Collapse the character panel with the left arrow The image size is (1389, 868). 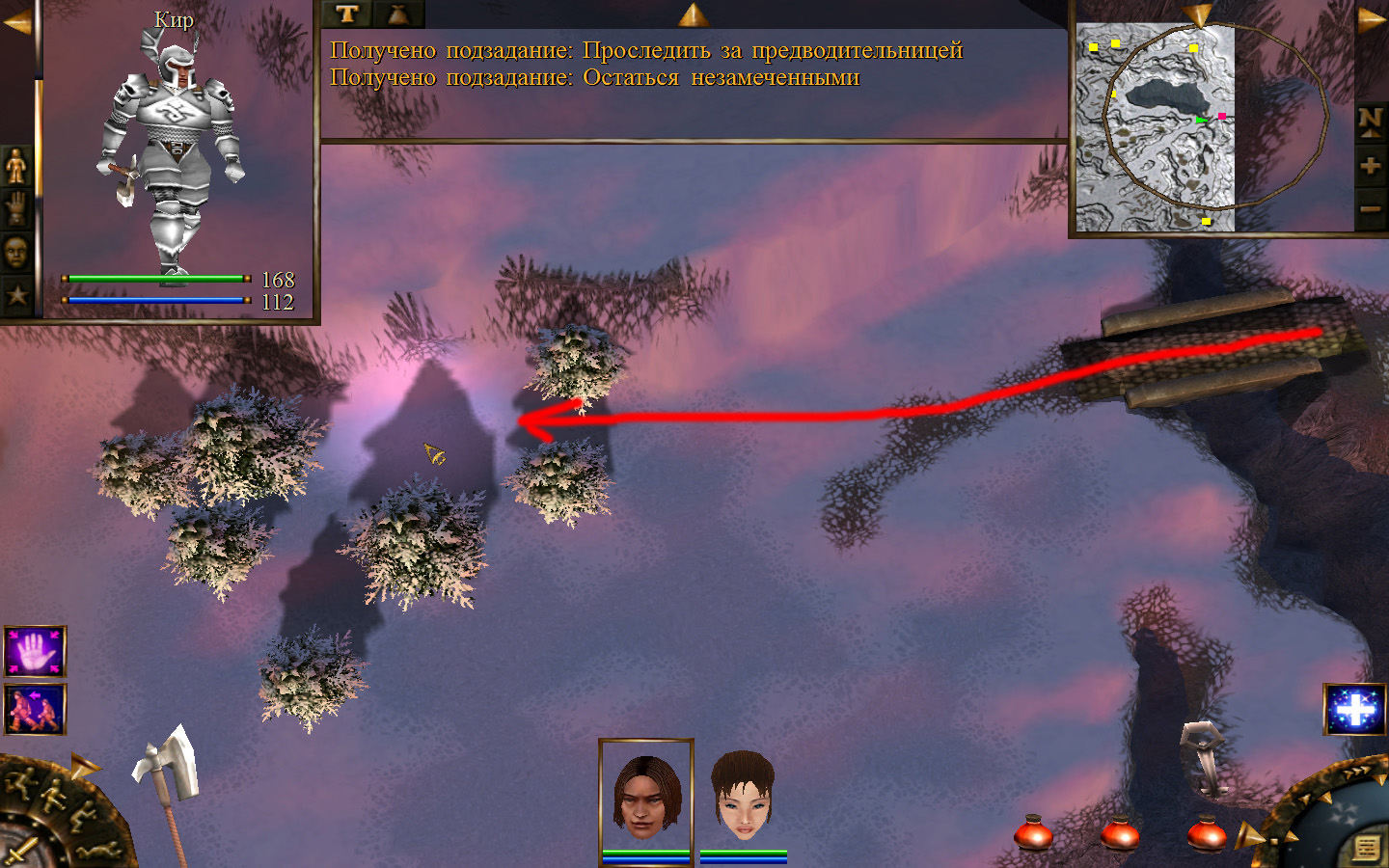[x=16, y=23]
